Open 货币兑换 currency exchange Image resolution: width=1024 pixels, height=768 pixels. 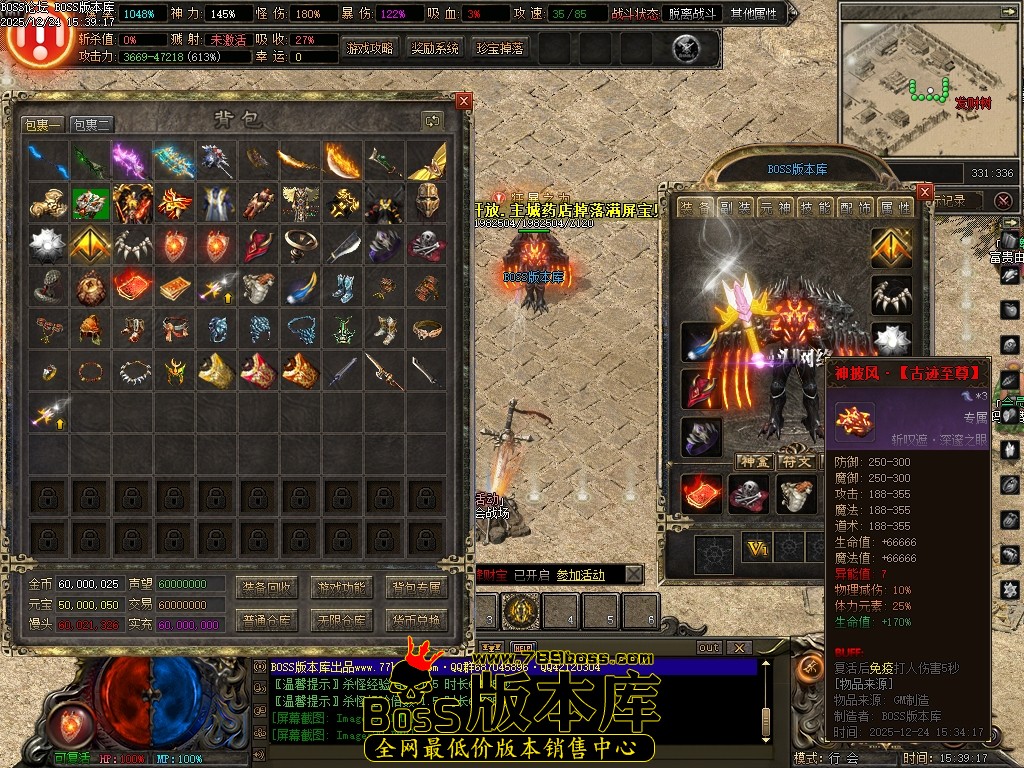tap(416, 620)
